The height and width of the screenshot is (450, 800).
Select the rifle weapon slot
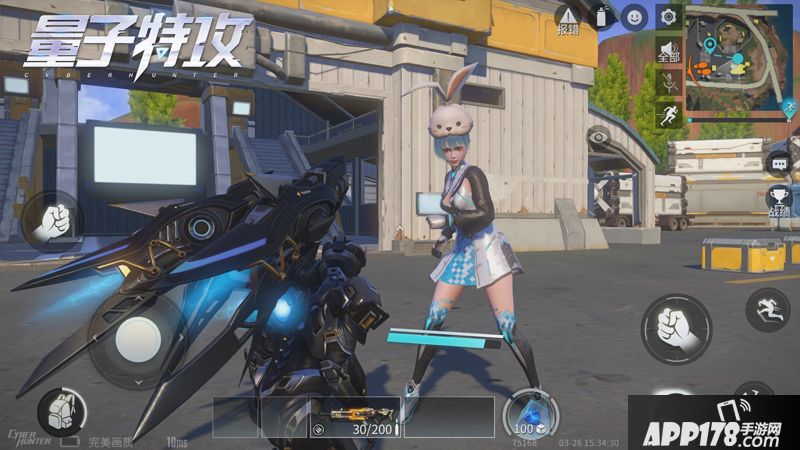354,417
